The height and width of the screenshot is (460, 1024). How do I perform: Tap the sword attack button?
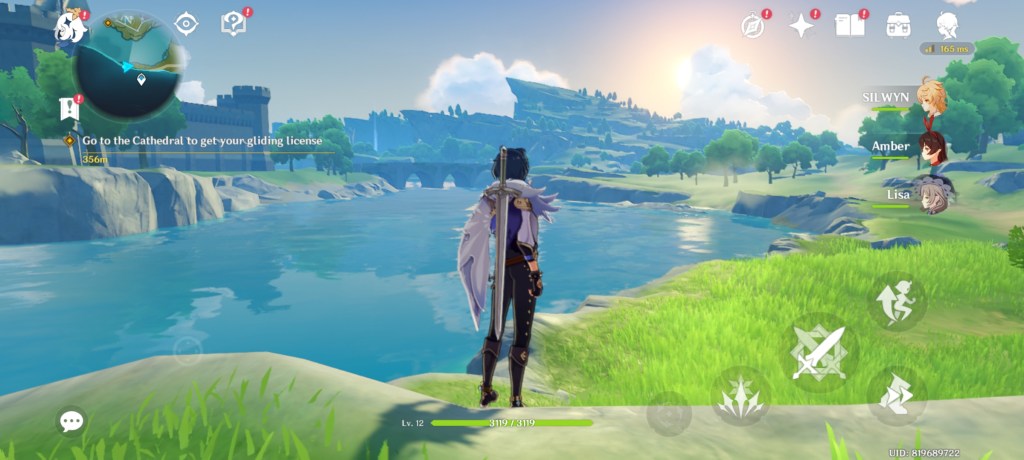click(x=818, y=352)
